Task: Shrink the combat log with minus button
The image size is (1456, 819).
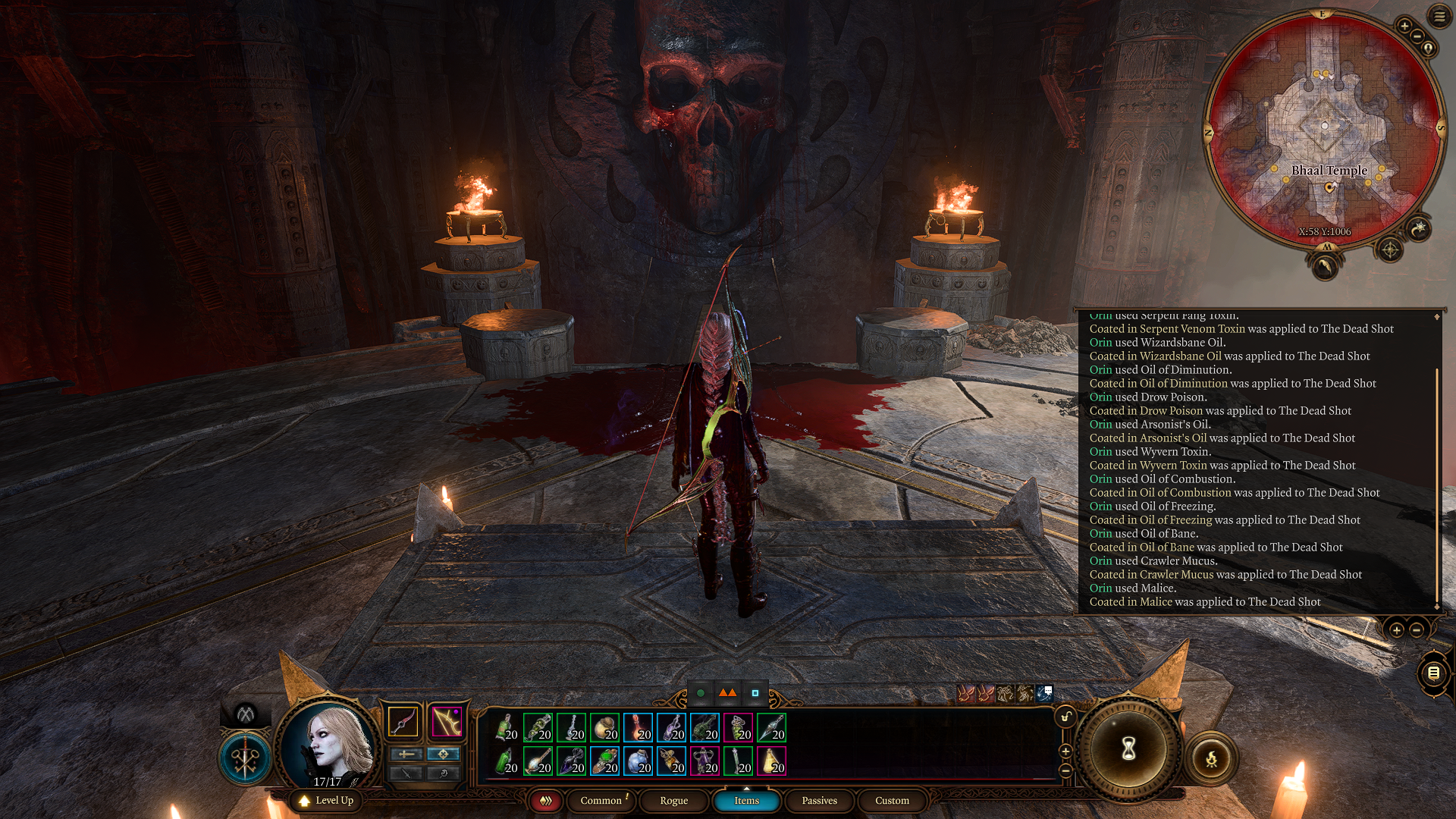Action: click(x=1416, y=630)
